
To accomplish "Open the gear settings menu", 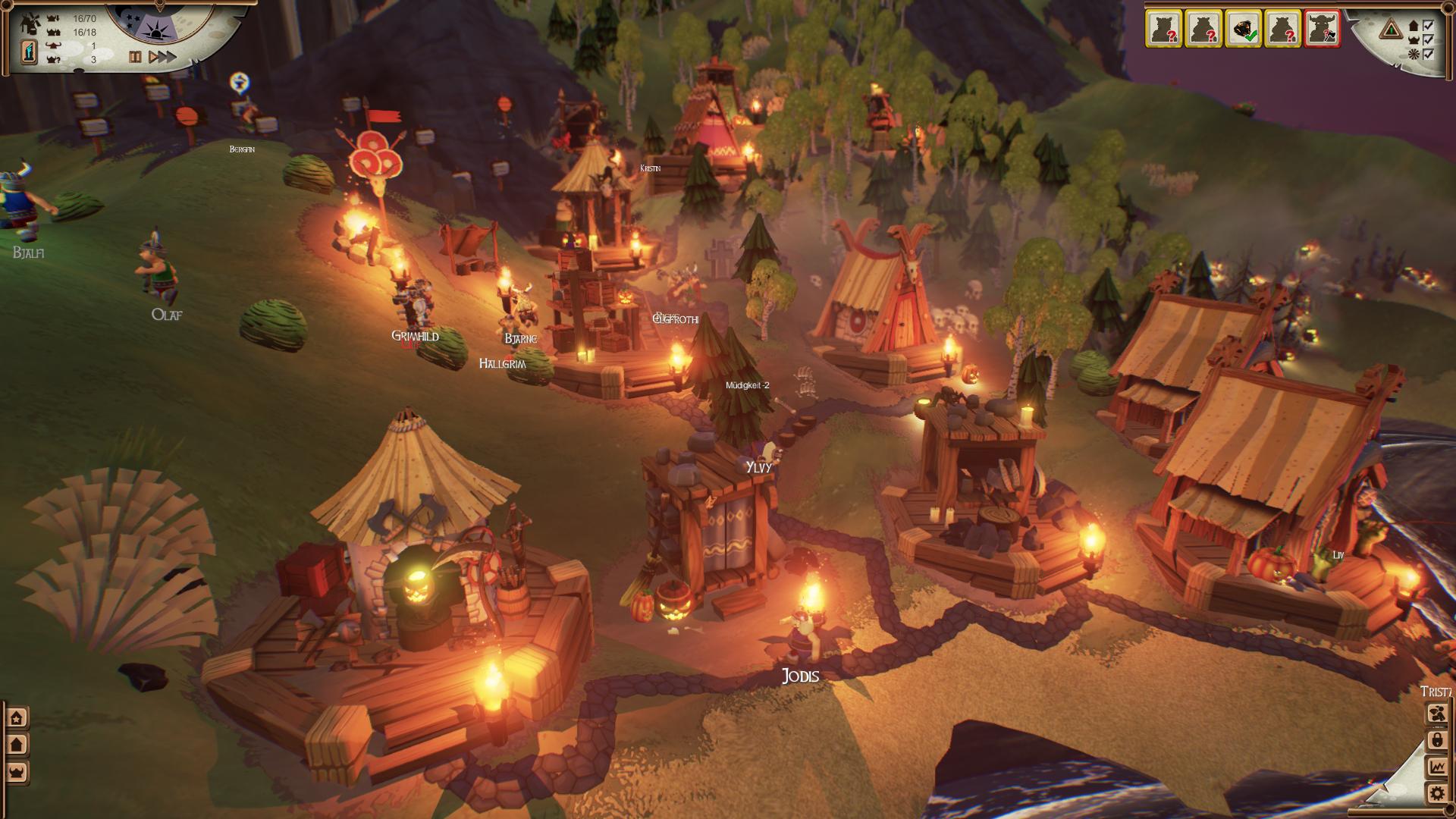I will click(x=1436, y=794).
